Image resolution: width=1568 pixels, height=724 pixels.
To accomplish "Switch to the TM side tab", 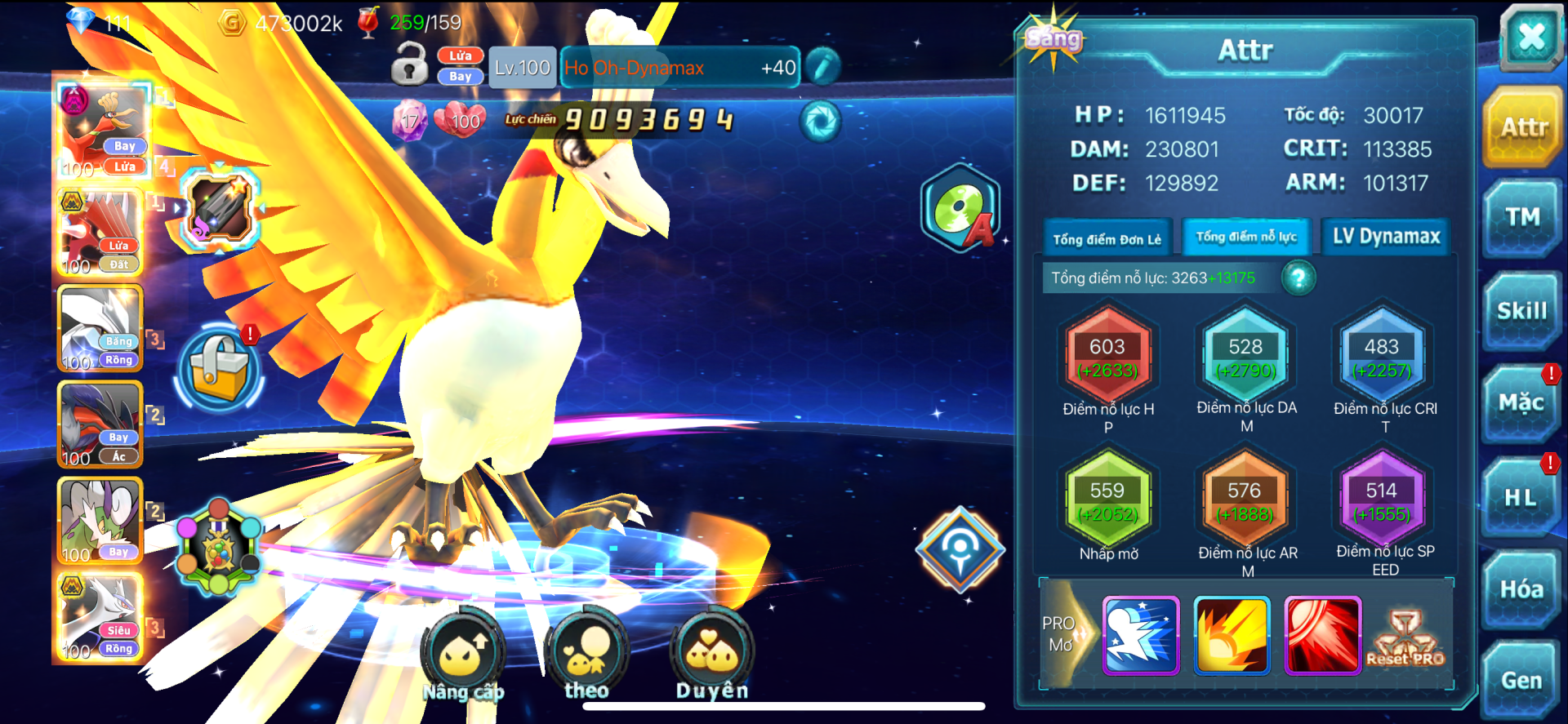I will click(1522, 218).
